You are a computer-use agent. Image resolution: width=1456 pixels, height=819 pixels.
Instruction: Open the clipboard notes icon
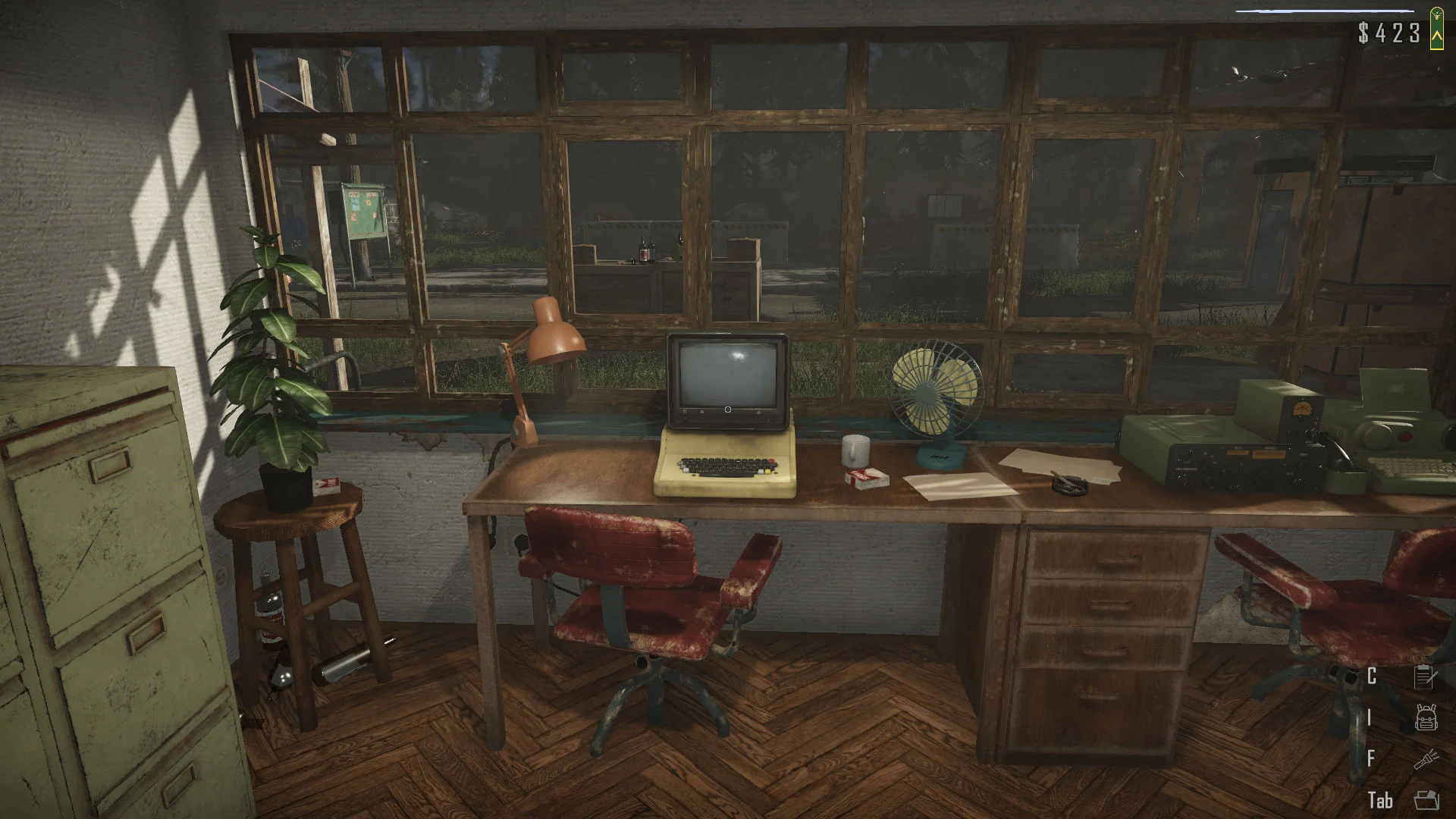[1426, 676]
